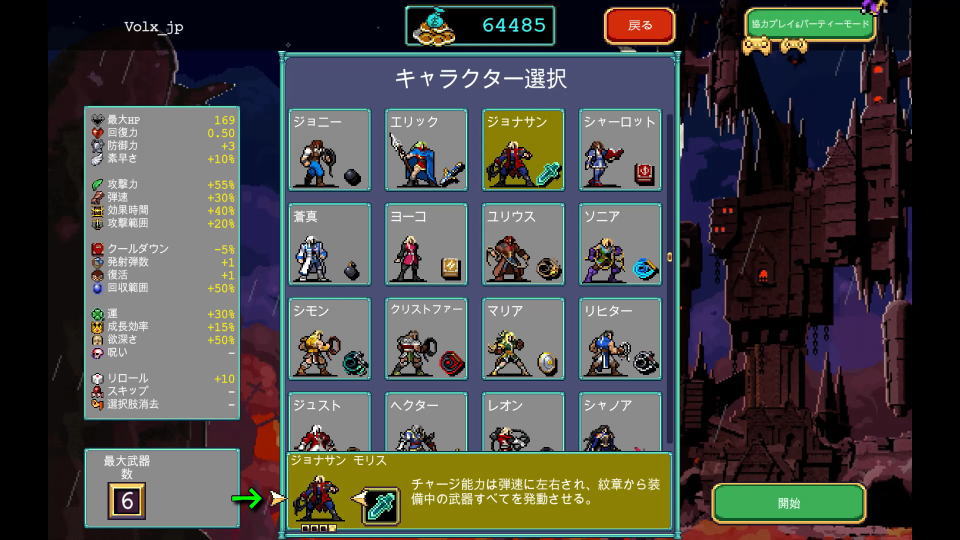Start the game with 開始 button

788,503
